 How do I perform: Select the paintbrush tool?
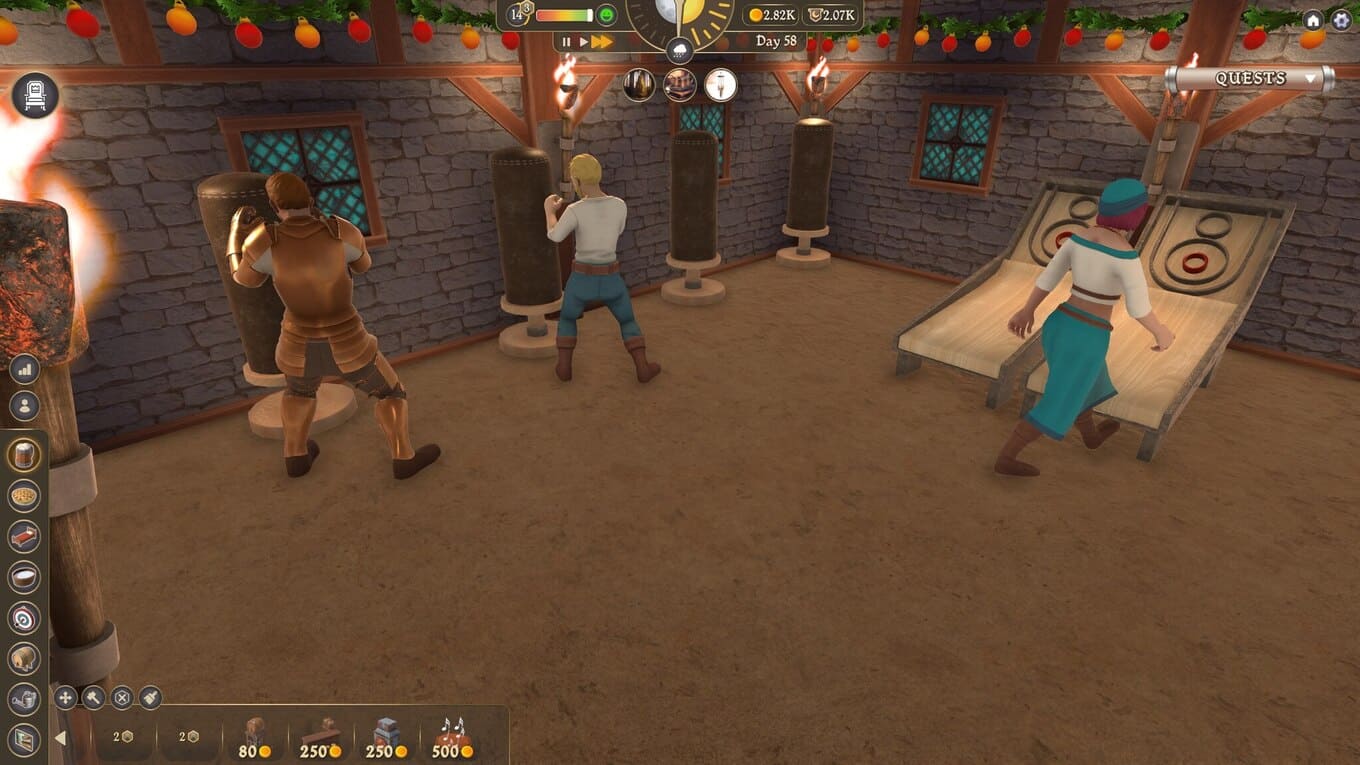click(x=150, y=698)
